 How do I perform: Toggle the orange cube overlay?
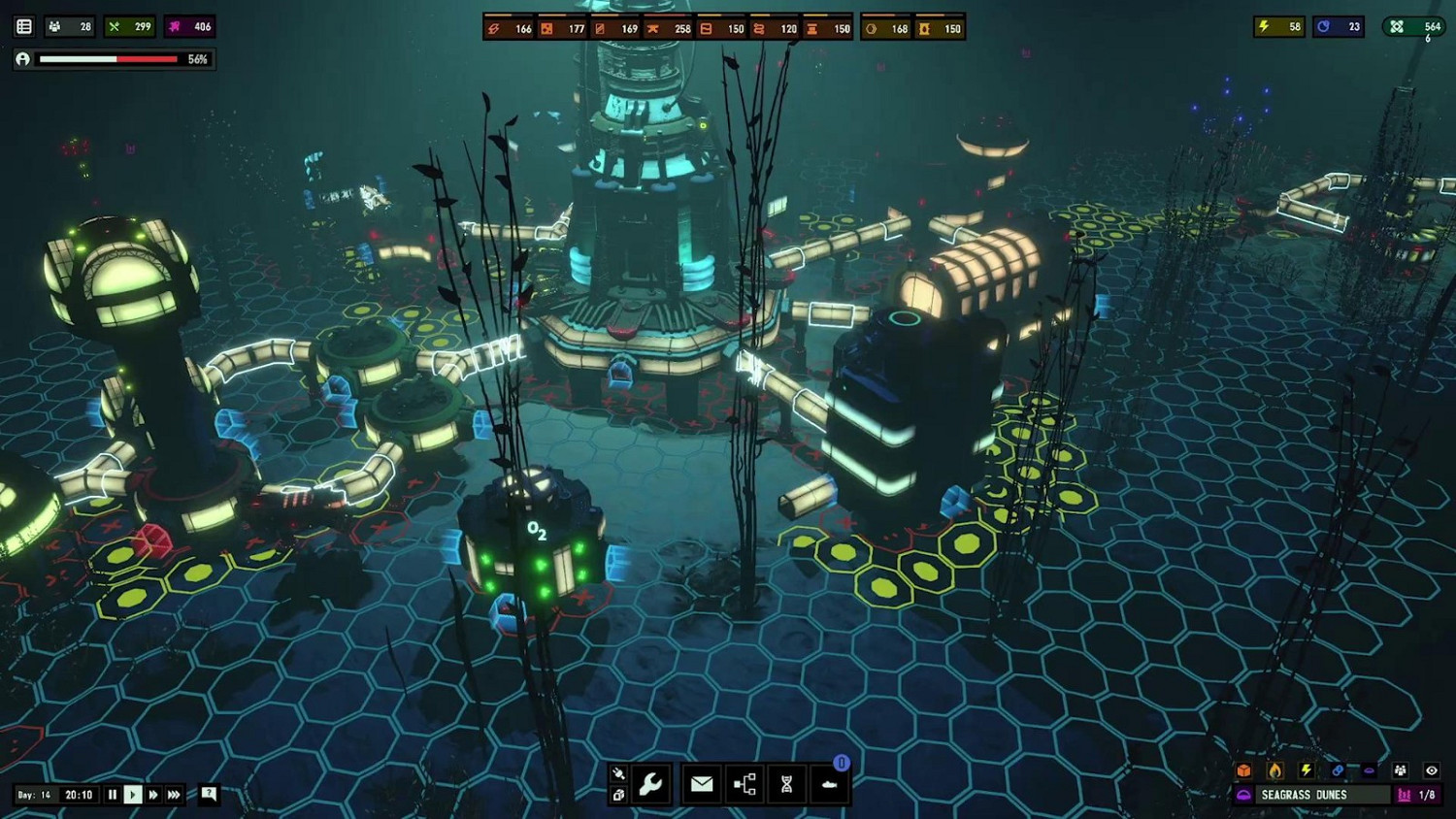pyautogui.click(x=1243, y=770)
